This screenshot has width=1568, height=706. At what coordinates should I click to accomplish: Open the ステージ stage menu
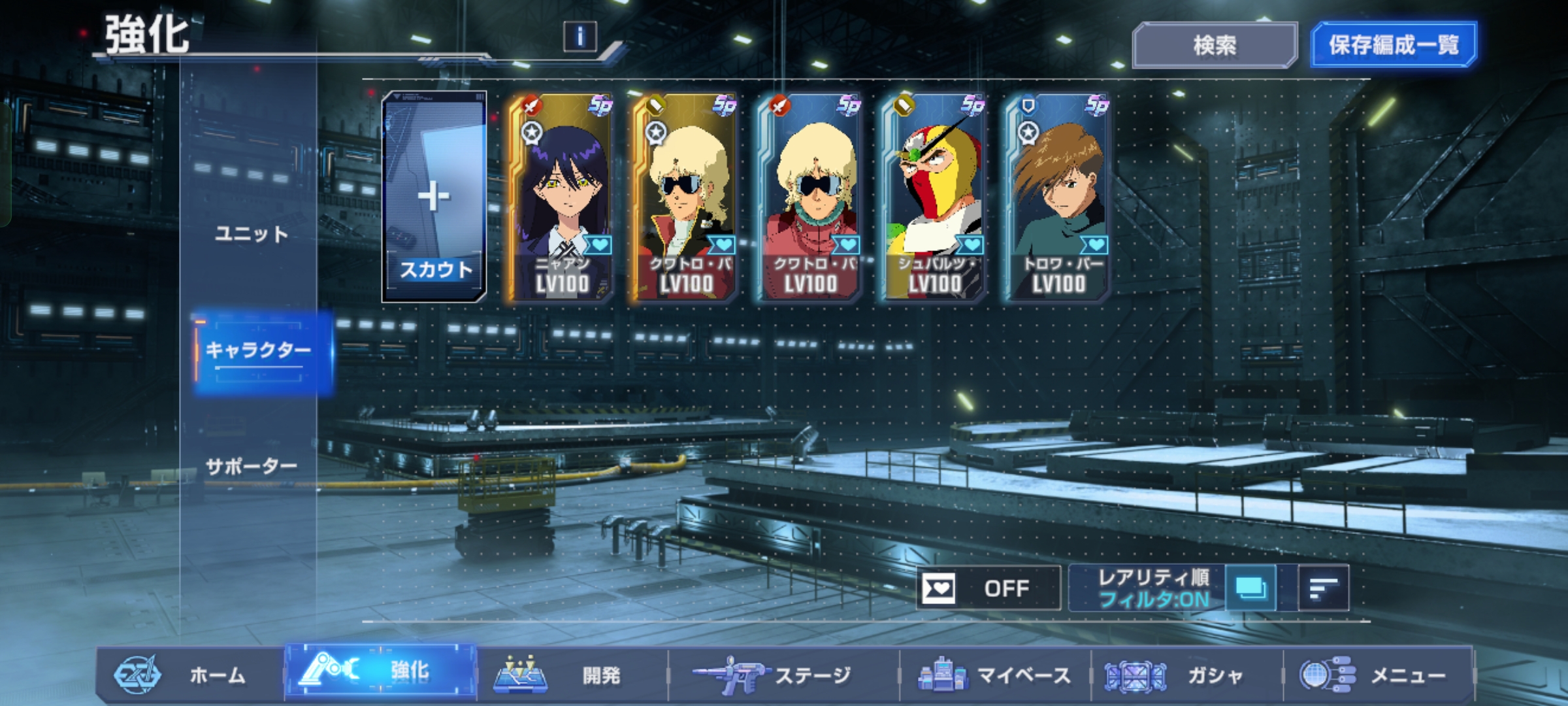pyautogui.click(x=783, y=675)
